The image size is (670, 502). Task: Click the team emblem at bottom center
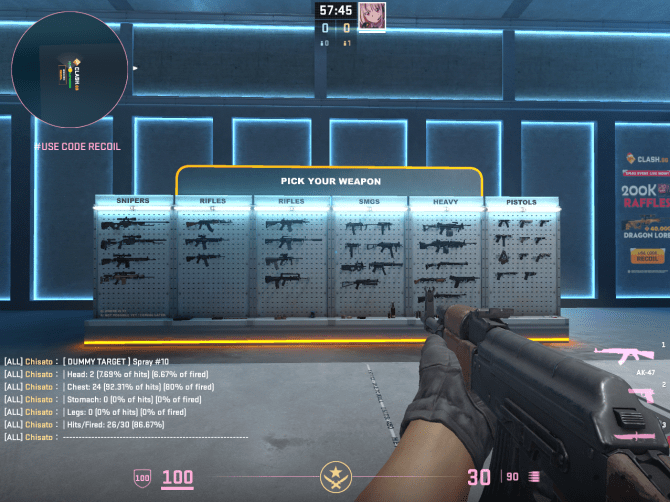tap(334, 478)
